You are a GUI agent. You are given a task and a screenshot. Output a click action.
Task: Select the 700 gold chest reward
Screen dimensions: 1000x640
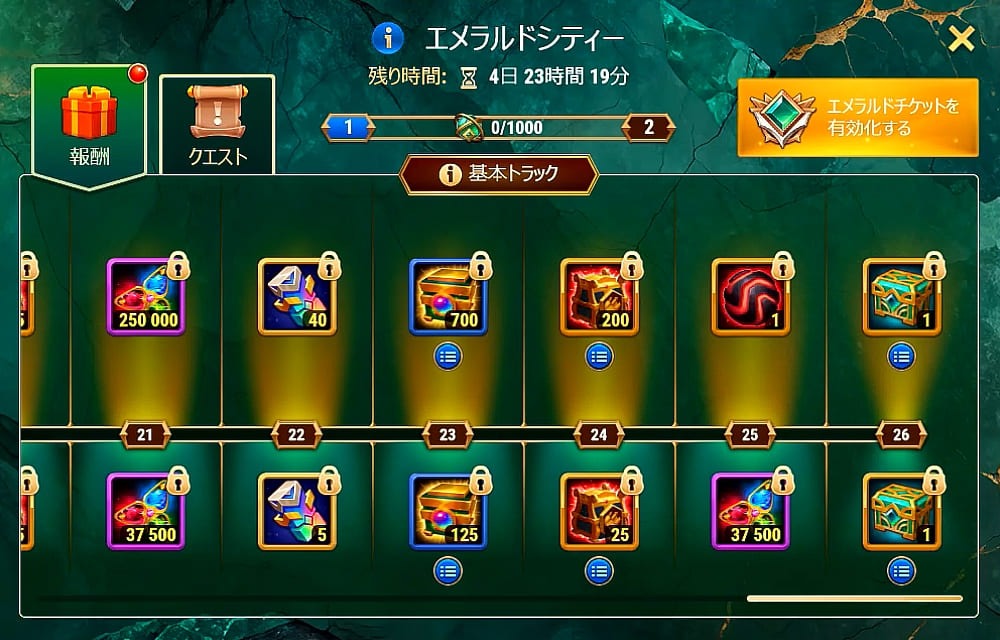pos(448,297)
